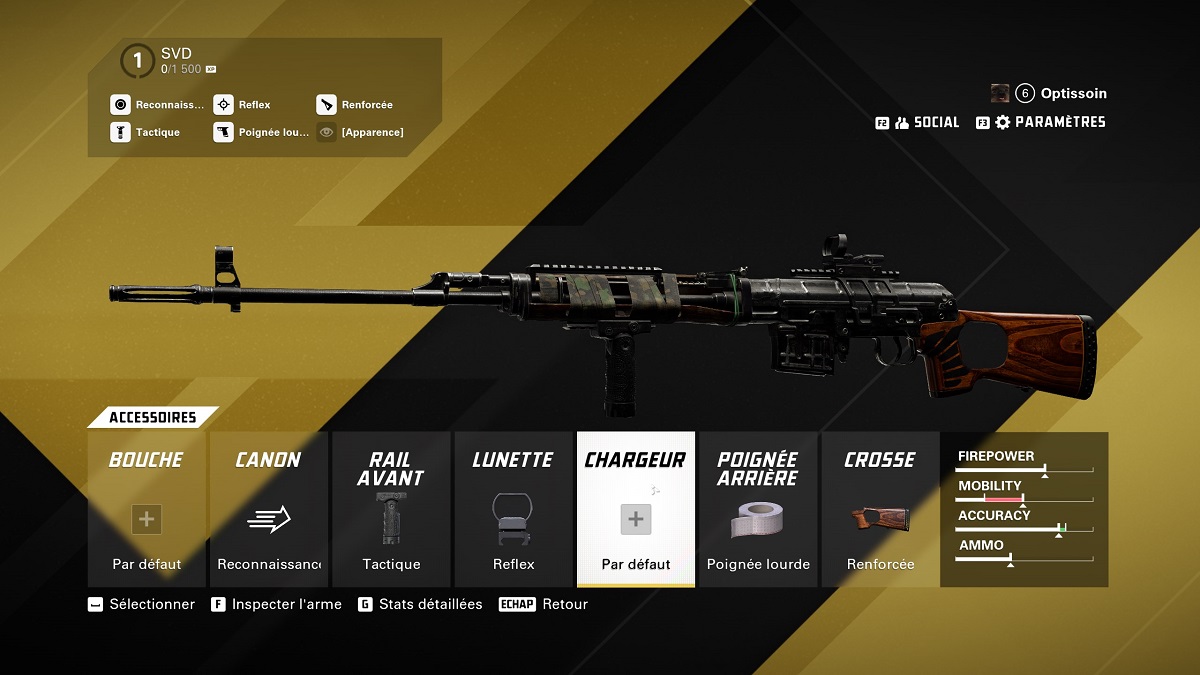The width and height of the screenshot is (1200, 675).
Task: Choose the Rail Avant slot
Action: [x=391, y=509]
